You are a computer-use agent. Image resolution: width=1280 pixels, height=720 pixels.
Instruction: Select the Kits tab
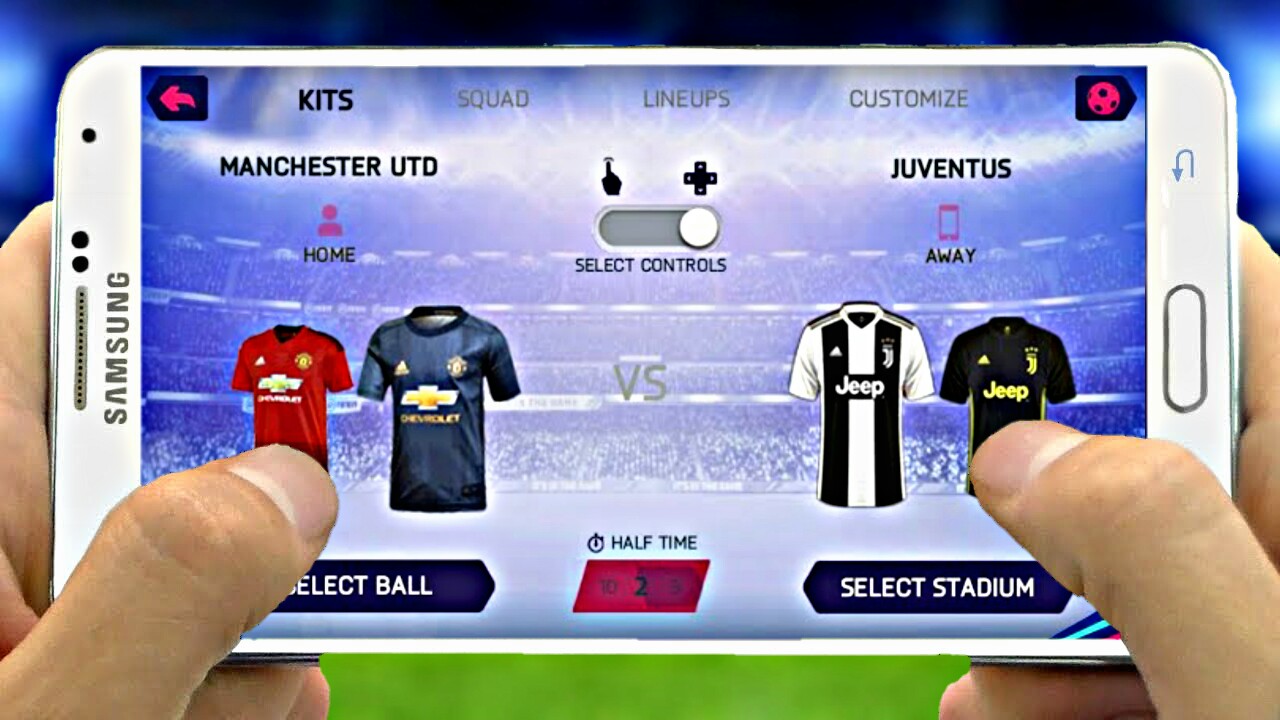[326, 100]
